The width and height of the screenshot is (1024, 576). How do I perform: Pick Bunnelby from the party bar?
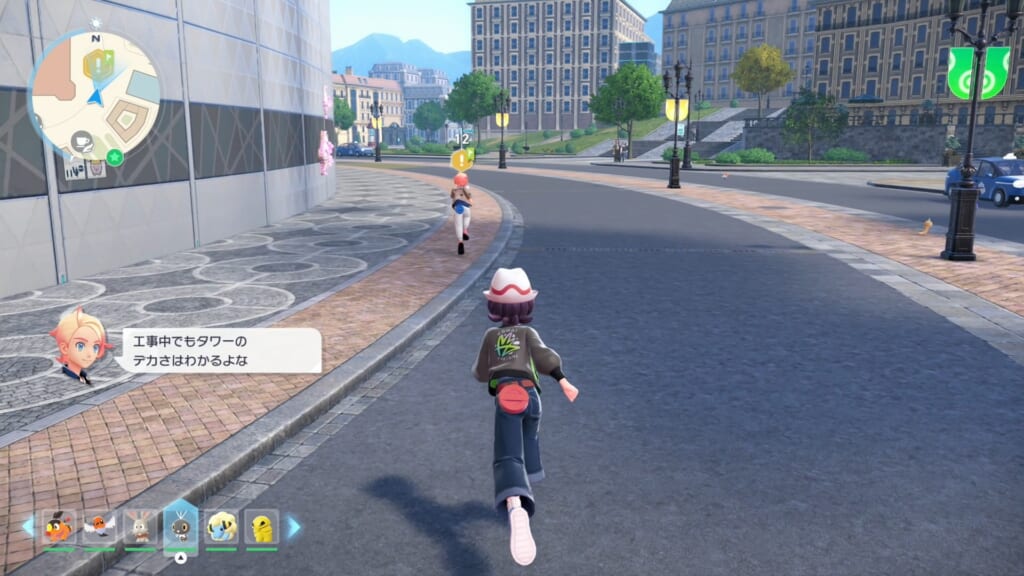(140, 527)
